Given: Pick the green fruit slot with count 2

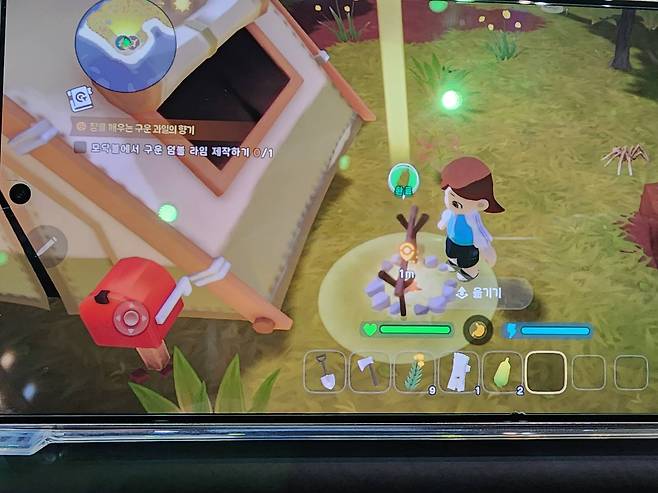Looking at the screenshot, I should click(x=503, y=372).
